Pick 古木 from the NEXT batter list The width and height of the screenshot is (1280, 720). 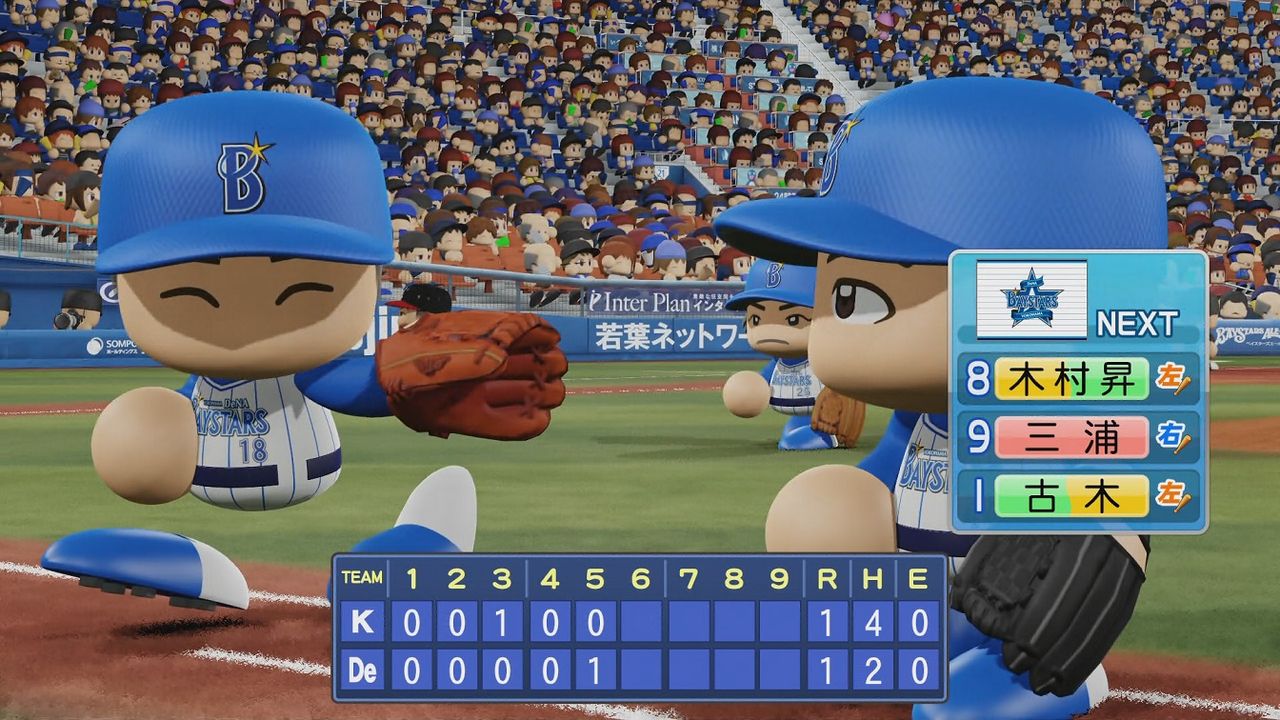click(x=1071, y=496)
